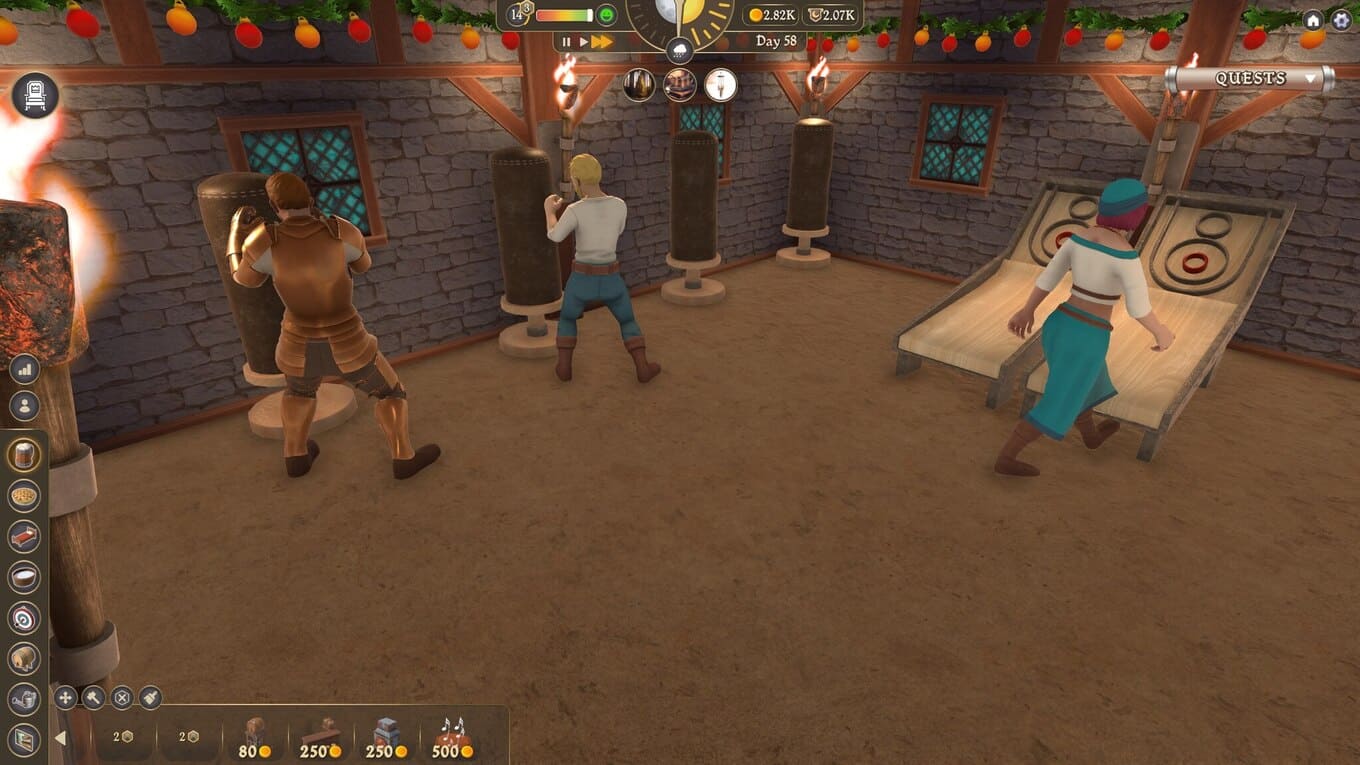The height and width of the screenshot is (765, 1360).
Task: Select the pie food build category
Action: tap(24, 495)
